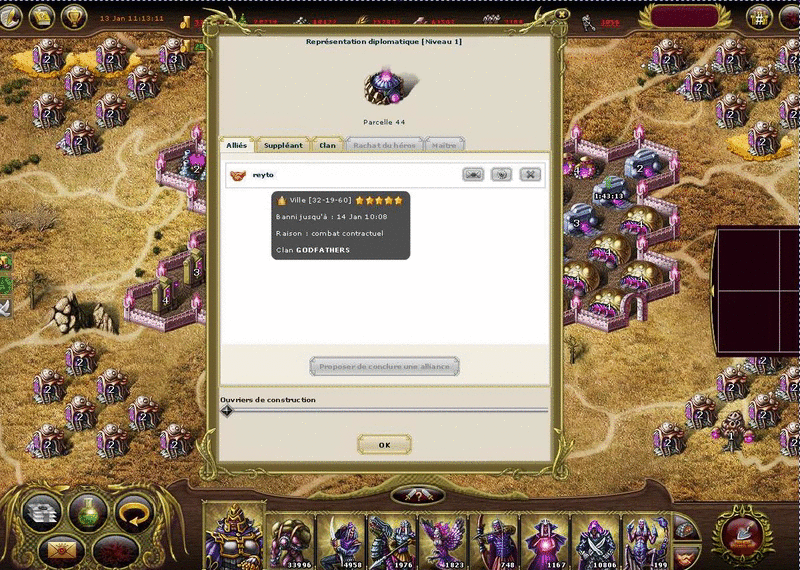Image resolution: width=800 pixels, height=570 pixels.
Task: Open the Clan tab
Action: click(x=327, y=145)
